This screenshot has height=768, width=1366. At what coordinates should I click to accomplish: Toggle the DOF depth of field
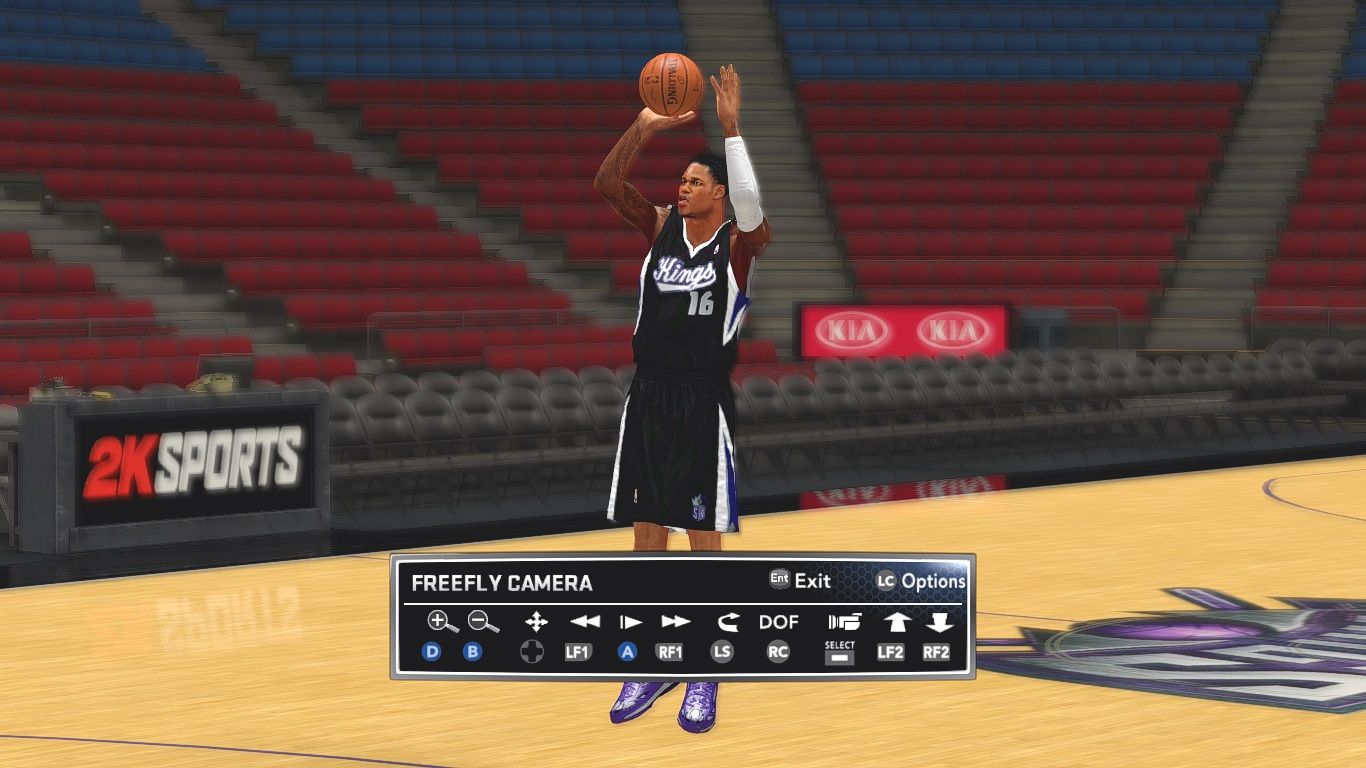click(x=778, y=622)
